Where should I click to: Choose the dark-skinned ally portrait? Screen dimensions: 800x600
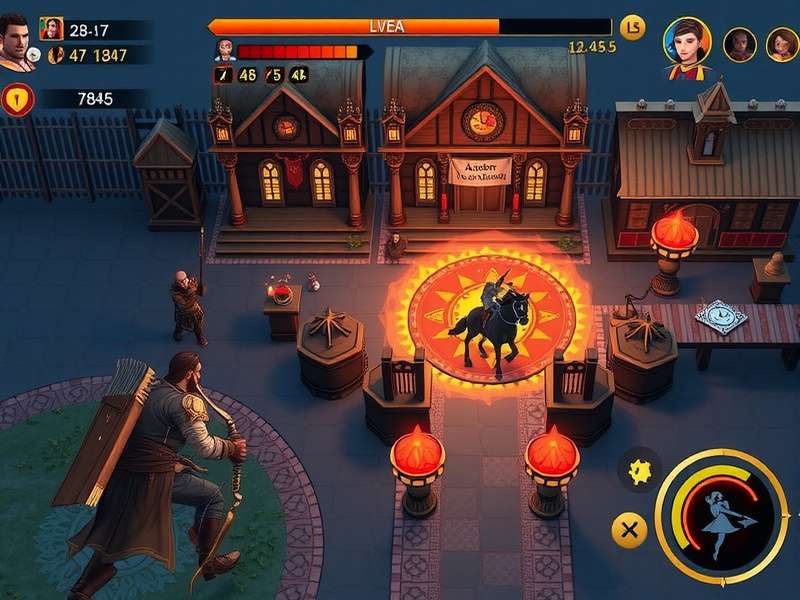(739, 44)
